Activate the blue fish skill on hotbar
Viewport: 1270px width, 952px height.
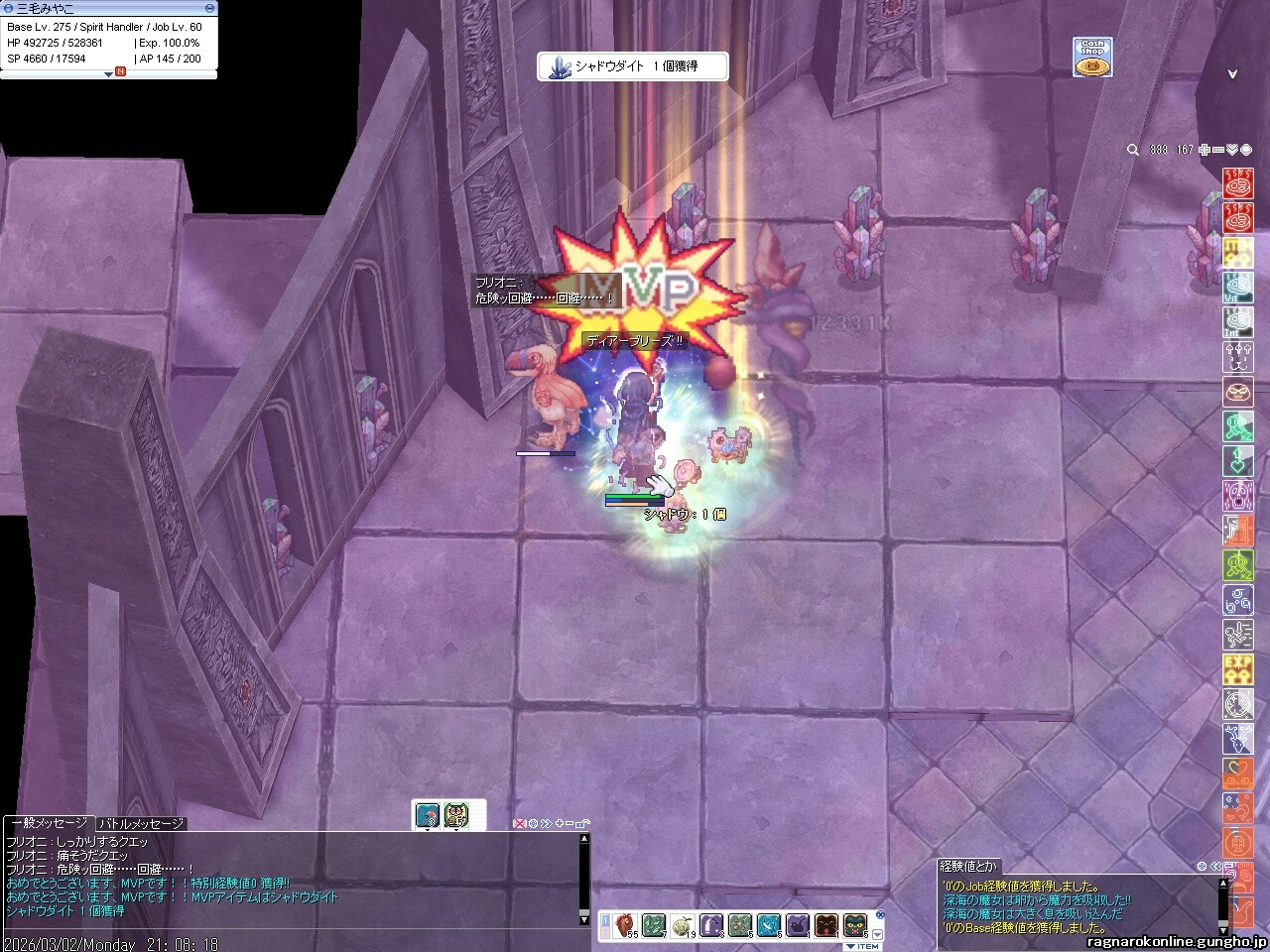click(x=768, y=925)
